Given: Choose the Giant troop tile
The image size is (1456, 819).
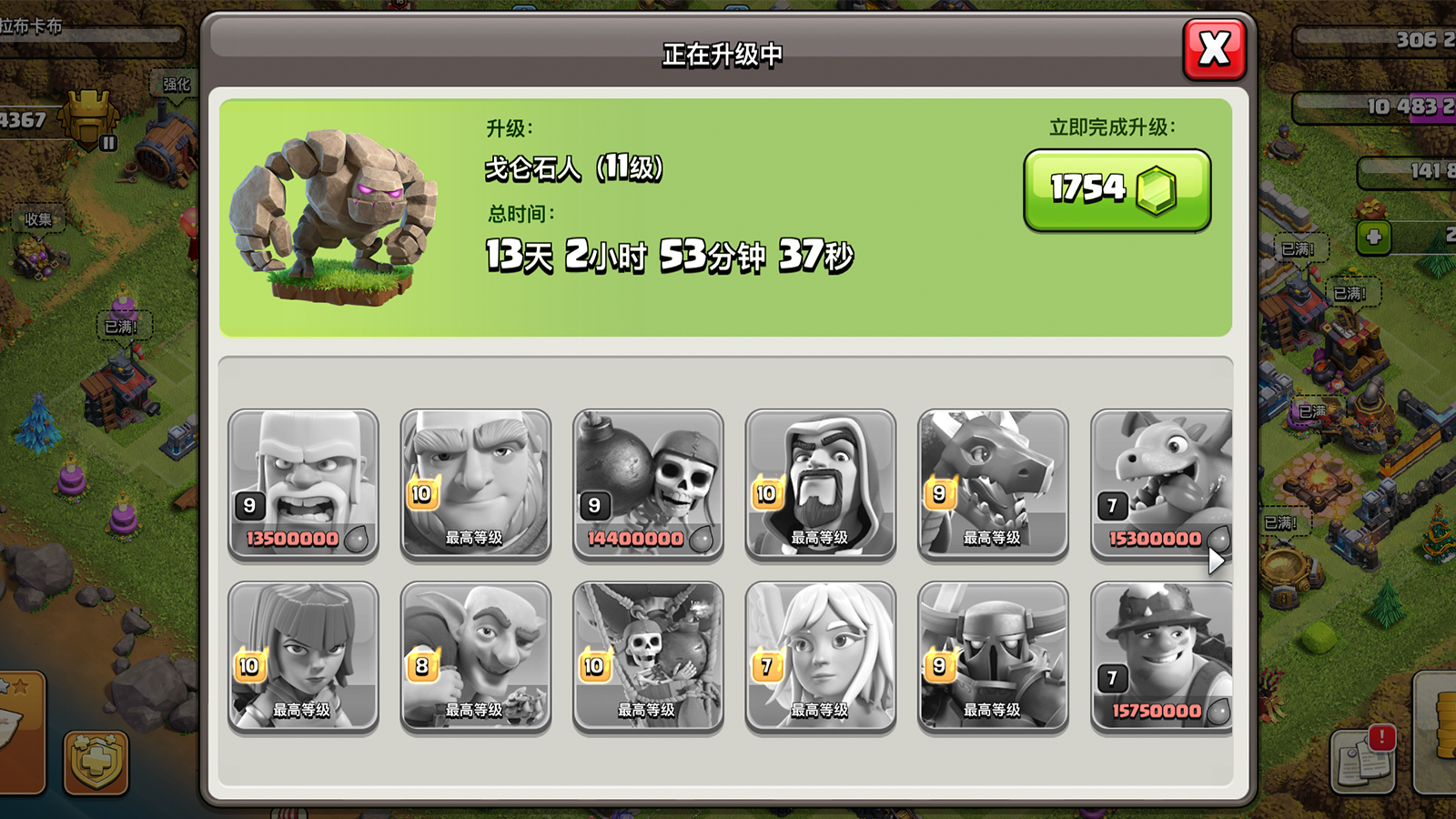Looking at the screenshot, I should pyautogui.click(x=475, y=483).
